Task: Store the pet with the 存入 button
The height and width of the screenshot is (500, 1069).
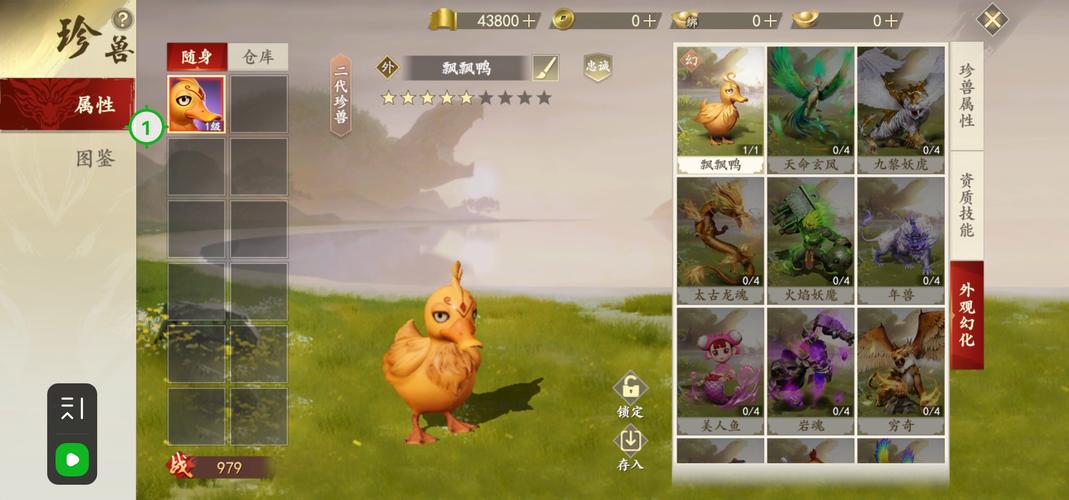Action: [630, 448]
